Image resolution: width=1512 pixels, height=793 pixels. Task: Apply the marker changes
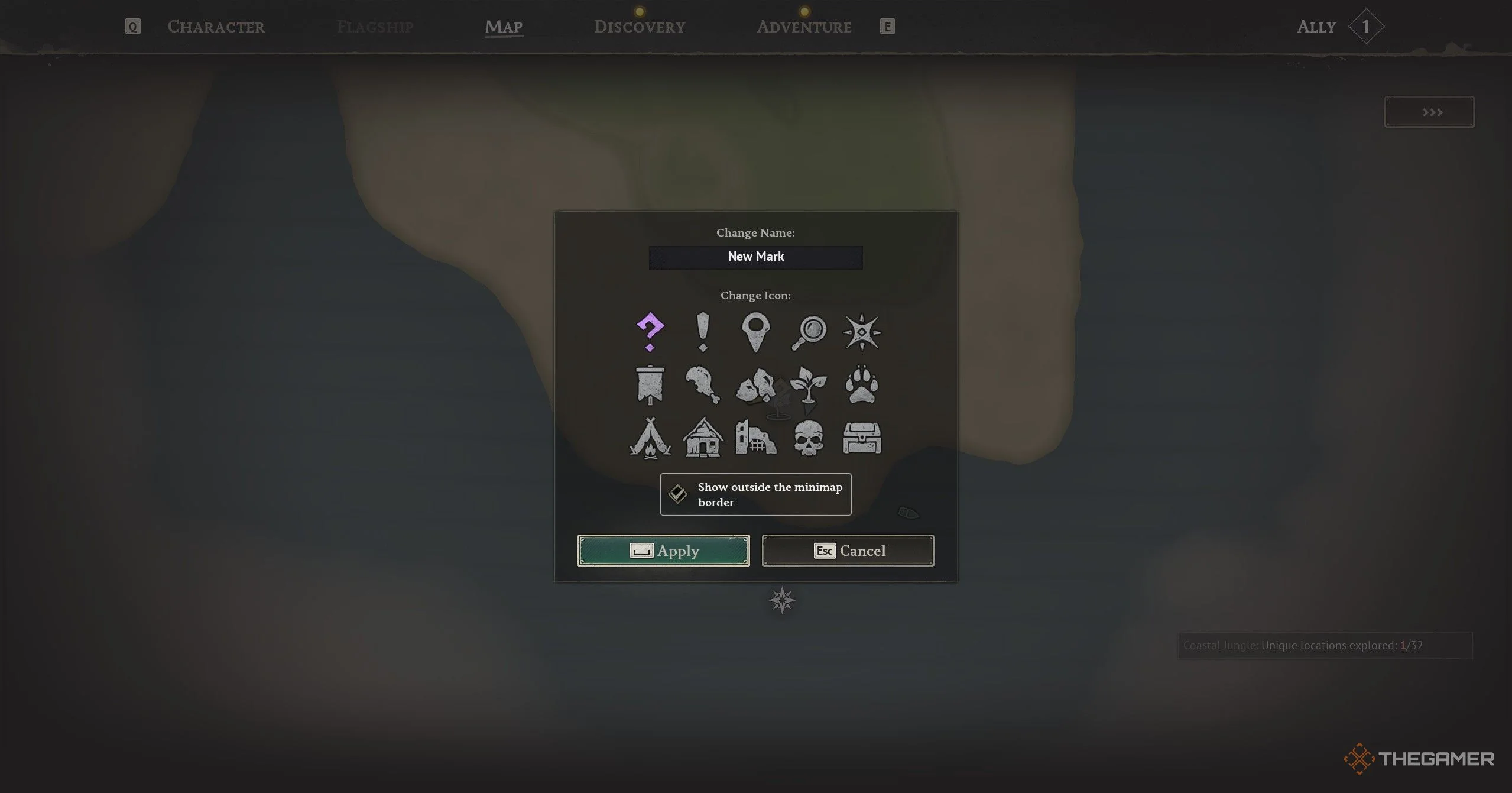click(x=663, y=551)
